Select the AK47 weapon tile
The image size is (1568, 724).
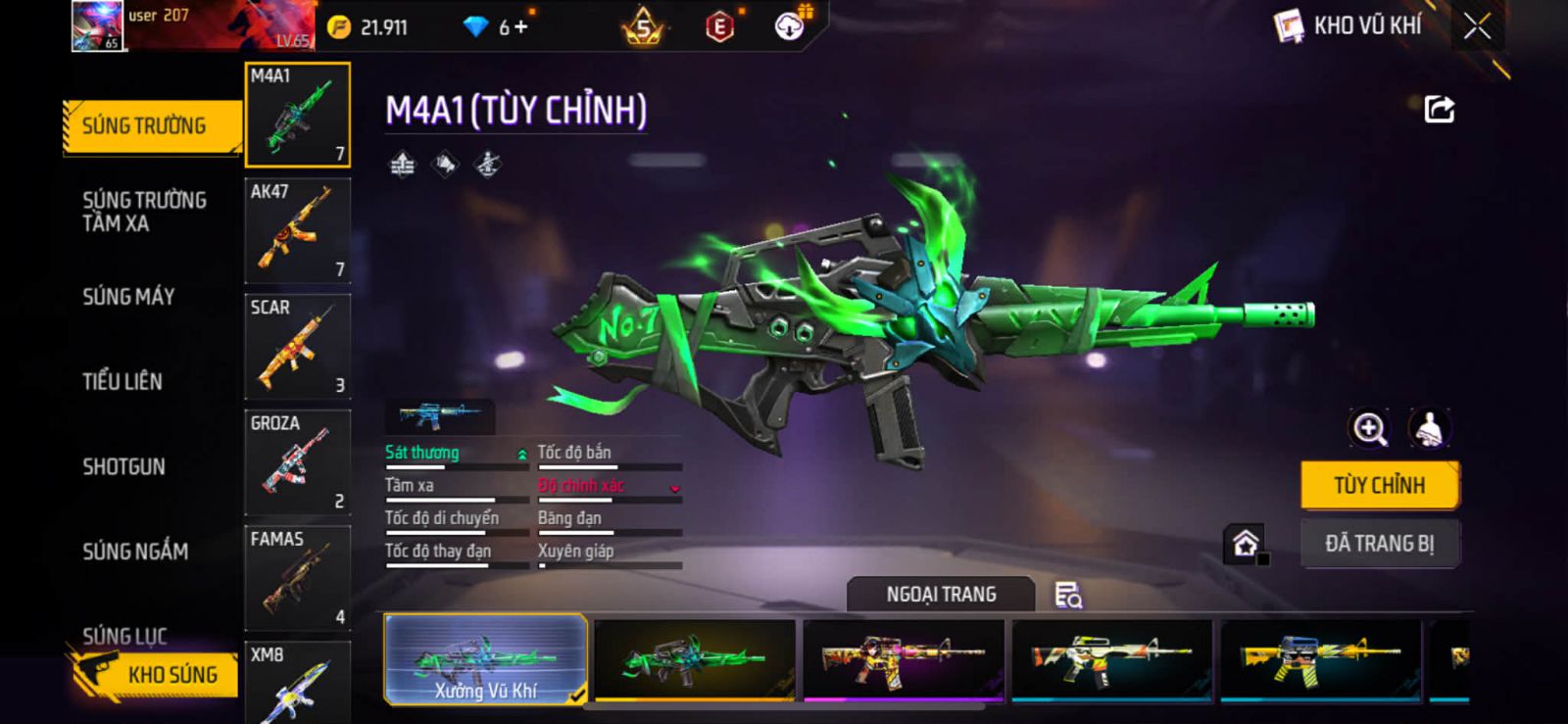click(x=297, y=231)
